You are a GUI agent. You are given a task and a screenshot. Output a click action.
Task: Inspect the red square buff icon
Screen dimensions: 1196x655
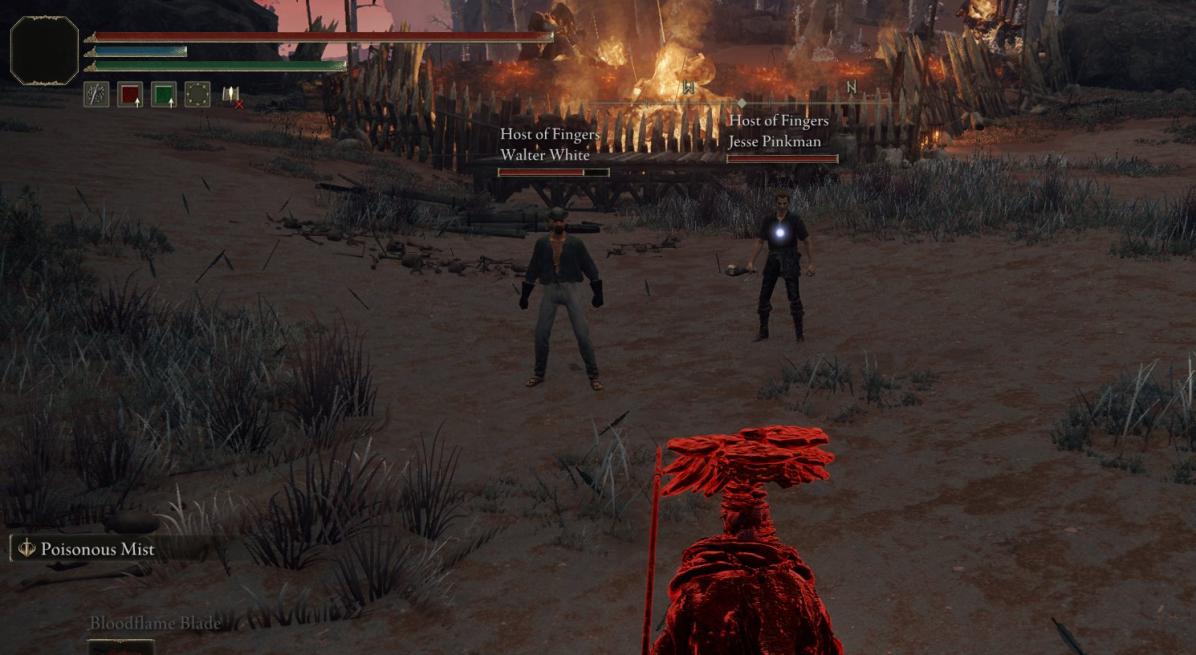tap(130, 95)
